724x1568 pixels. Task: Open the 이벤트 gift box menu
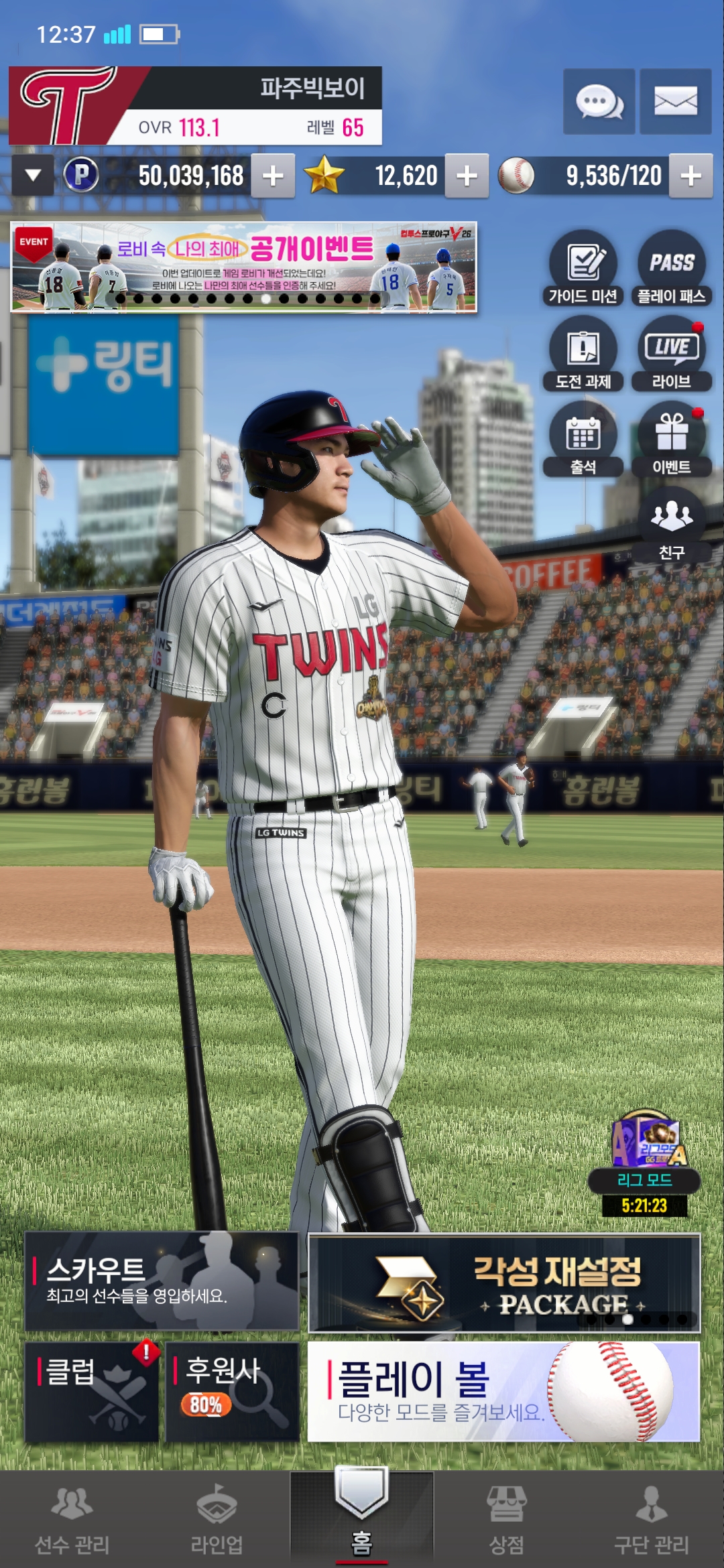coord(671,439)
